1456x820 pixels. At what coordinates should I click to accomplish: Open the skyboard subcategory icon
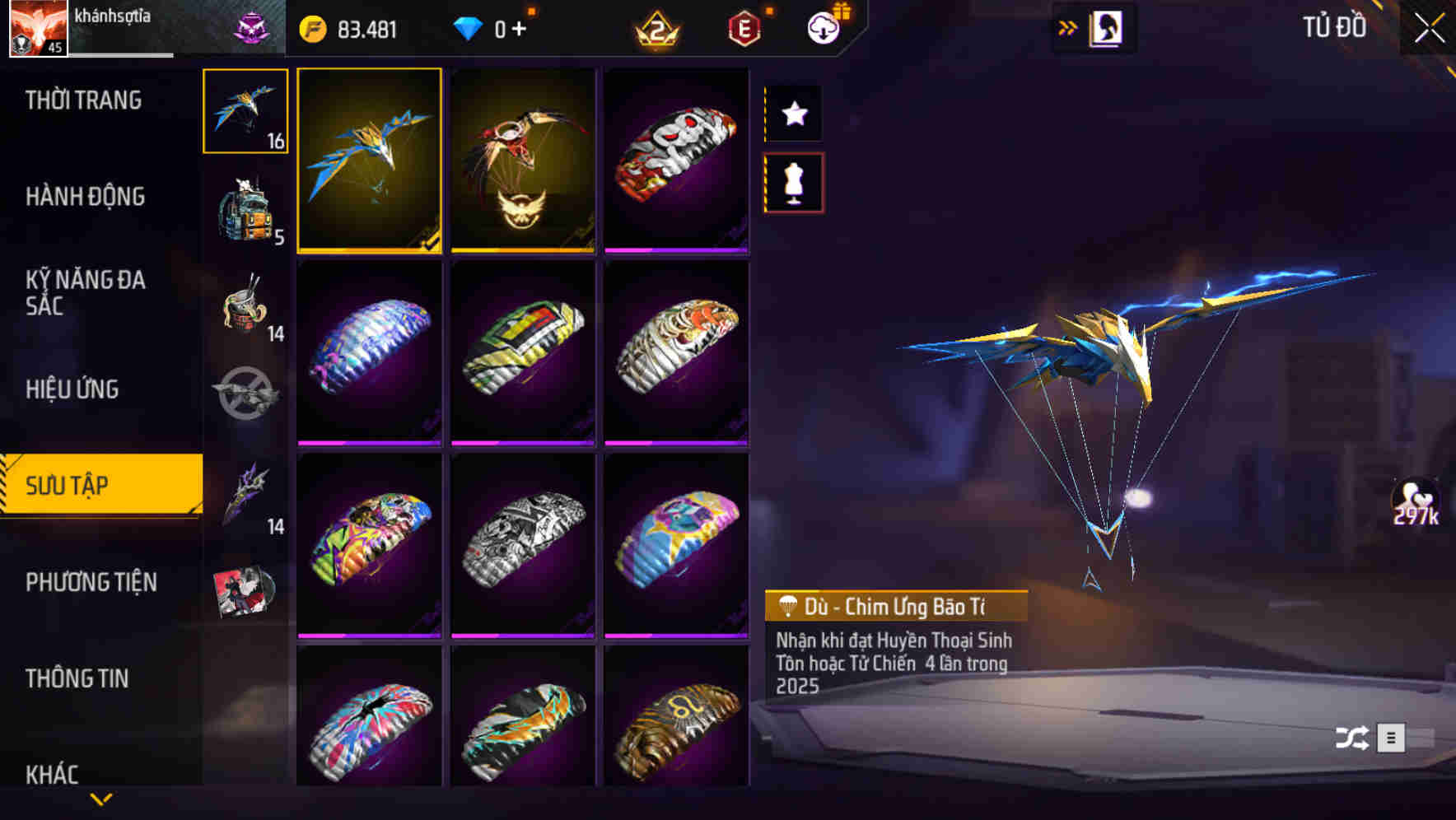pyautogui.click(x=245, y=395)
